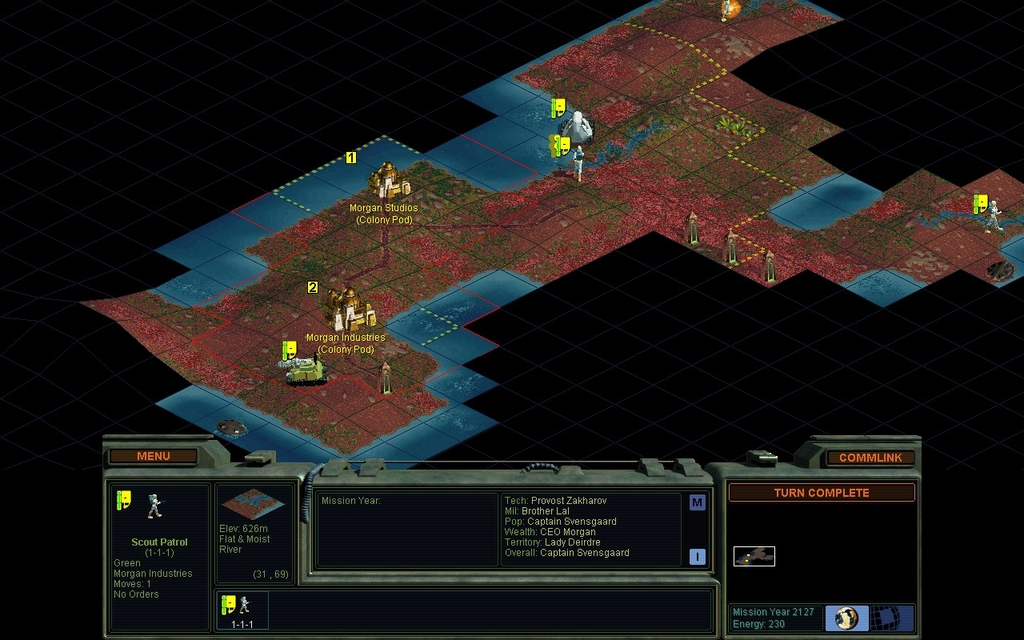The height and width of the screenshot is (640, 1024).
Task: Click the terrain tile preview panel
Action: coord(252,505)
